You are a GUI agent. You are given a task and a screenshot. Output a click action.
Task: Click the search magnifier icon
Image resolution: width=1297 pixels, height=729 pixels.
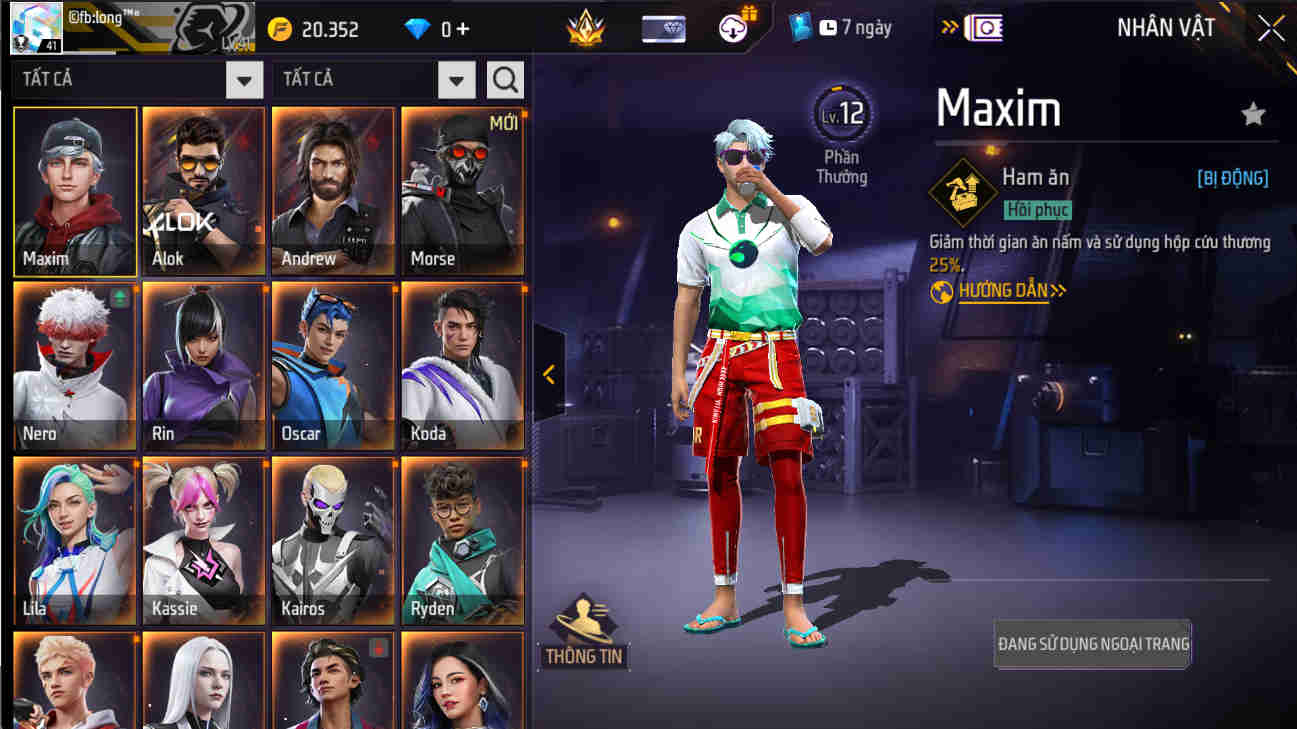[x=505, y=79]
